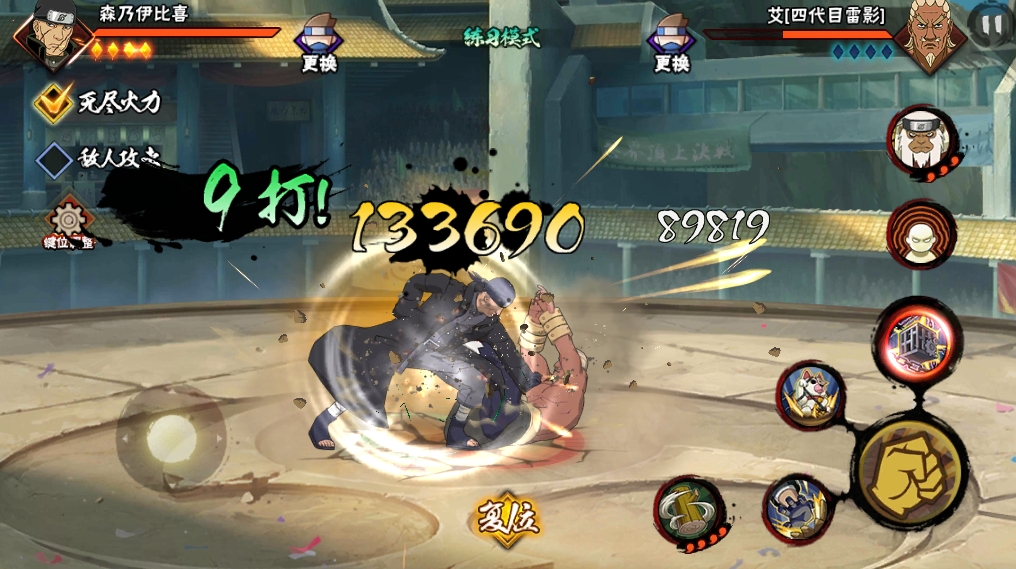Toggle the 敌人攻击 checkbox
The image size is (1016, 569).
[x=52, y=159]
